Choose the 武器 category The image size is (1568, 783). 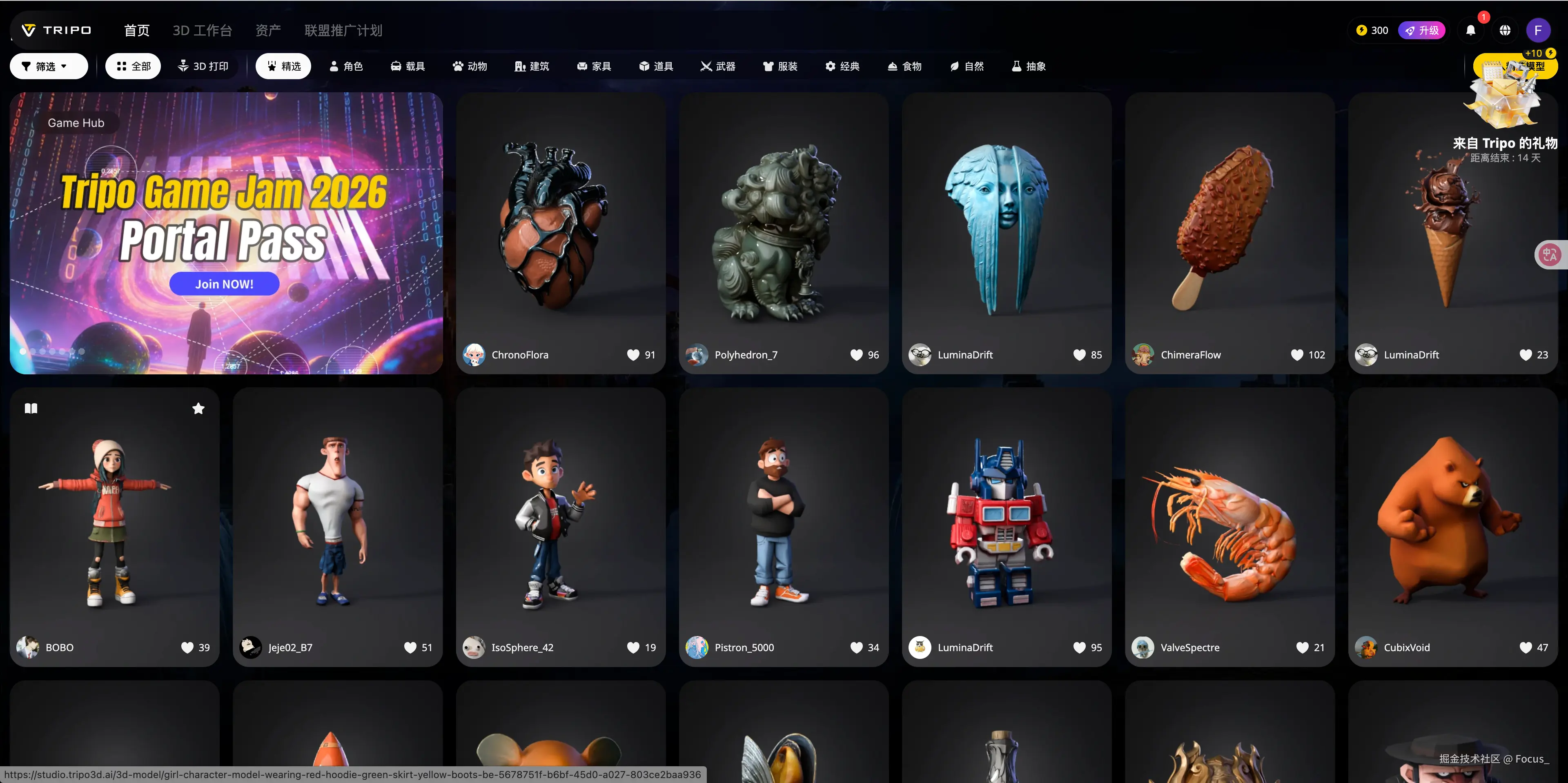(x=718, y=66)
